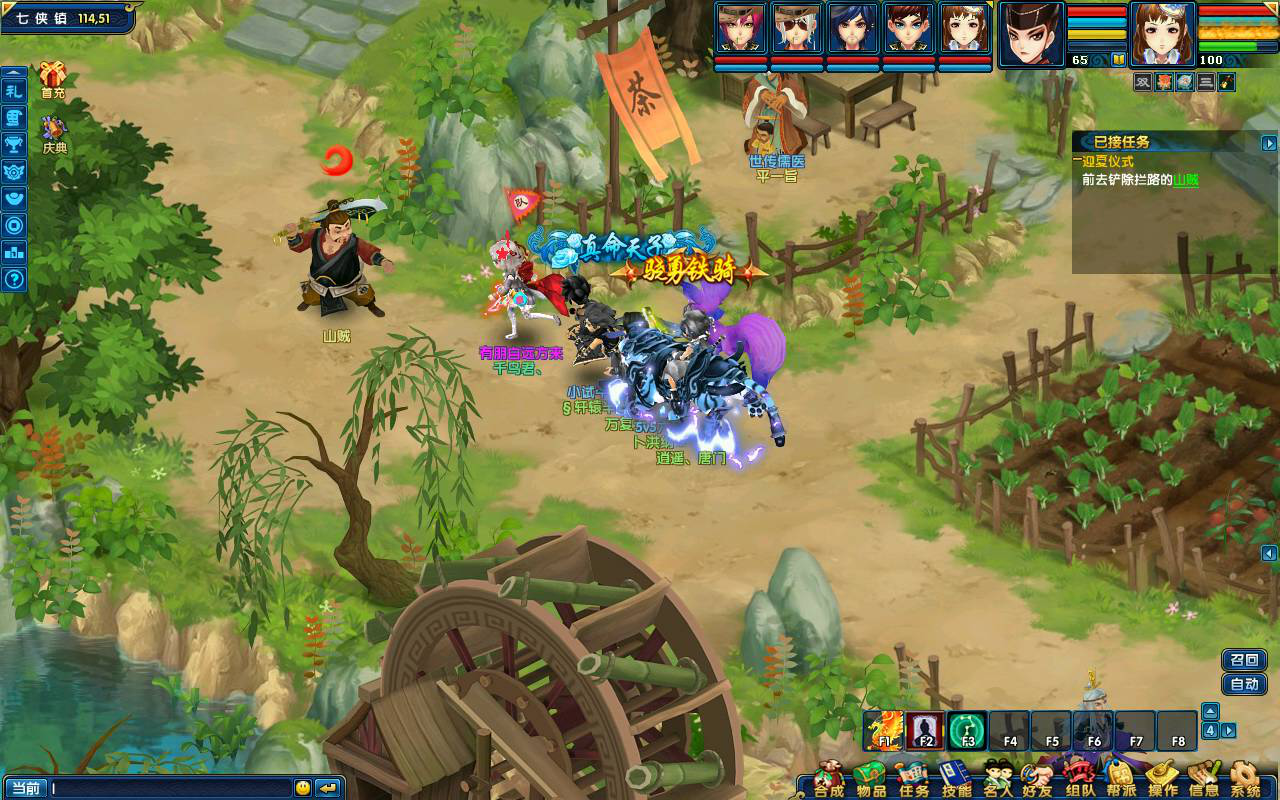Open the 首充 first-recharge gift box
This screenshot has width=1280, height=800.
pos(52,77)
